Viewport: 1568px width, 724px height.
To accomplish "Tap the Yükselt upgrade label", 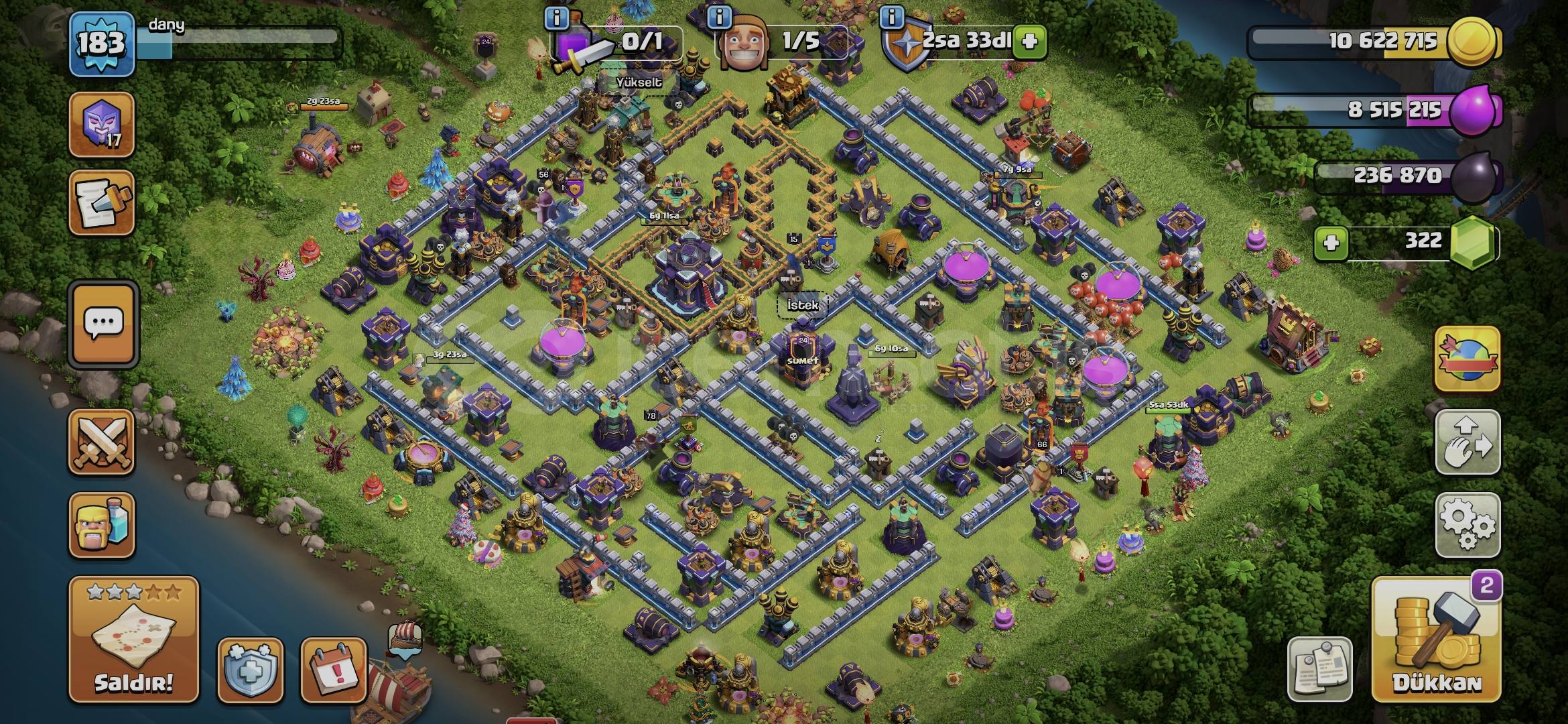I will pyautogui.click(x=639, y=82).
